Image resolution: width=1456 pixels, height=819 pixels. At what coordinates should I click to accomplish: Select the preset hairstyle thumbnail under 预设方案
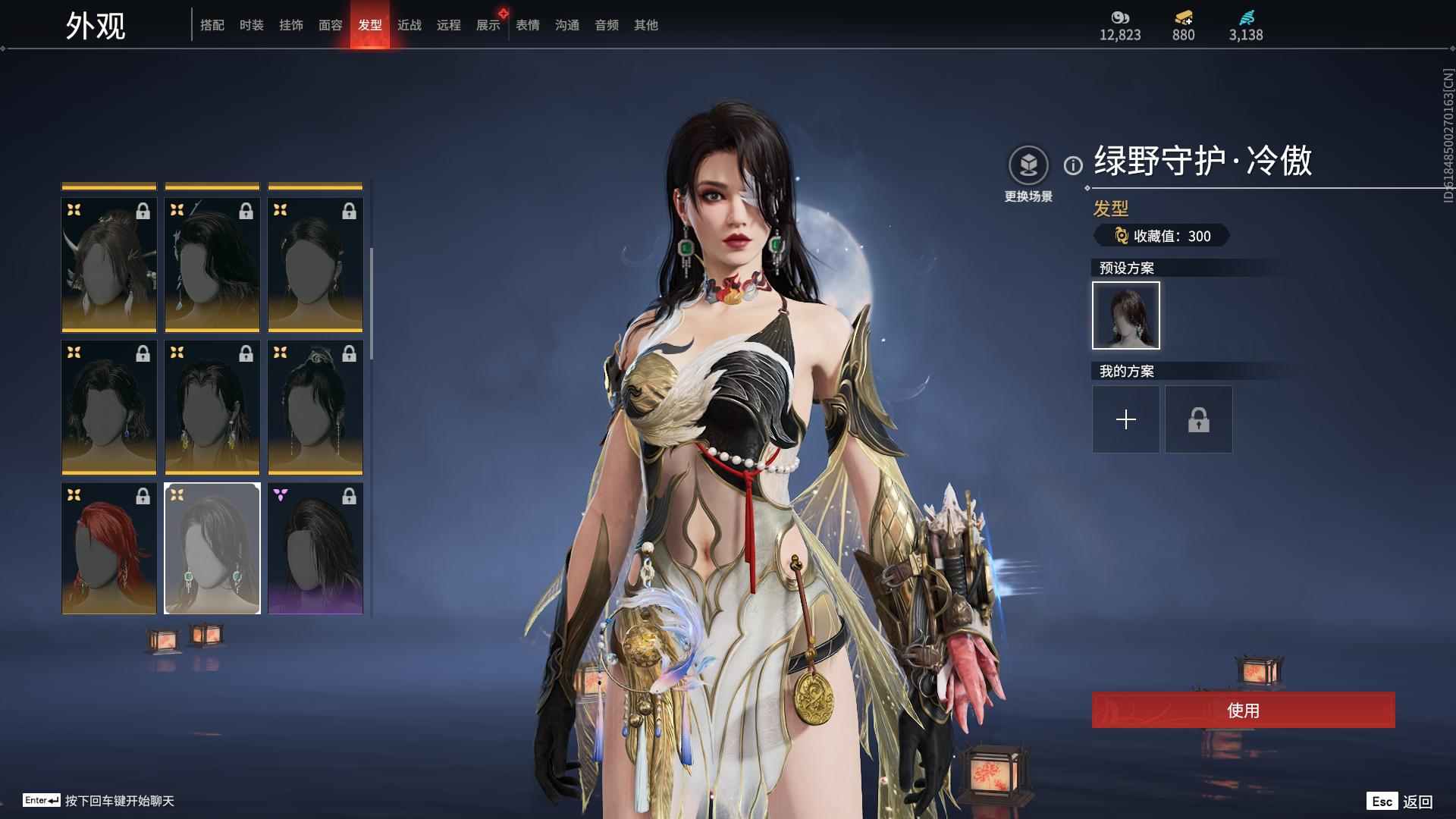[1126, 315]
